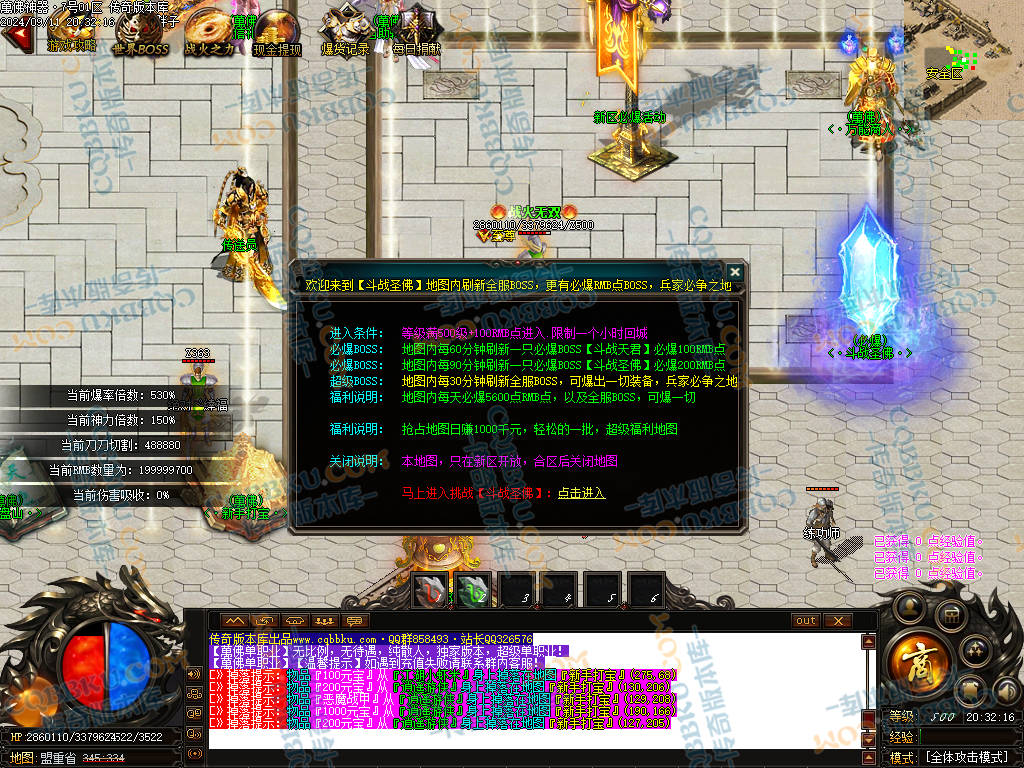Close the 斗战圣佛 dialog window
The height and width of the screenshot is (768, 1024).
pos(735,272)
